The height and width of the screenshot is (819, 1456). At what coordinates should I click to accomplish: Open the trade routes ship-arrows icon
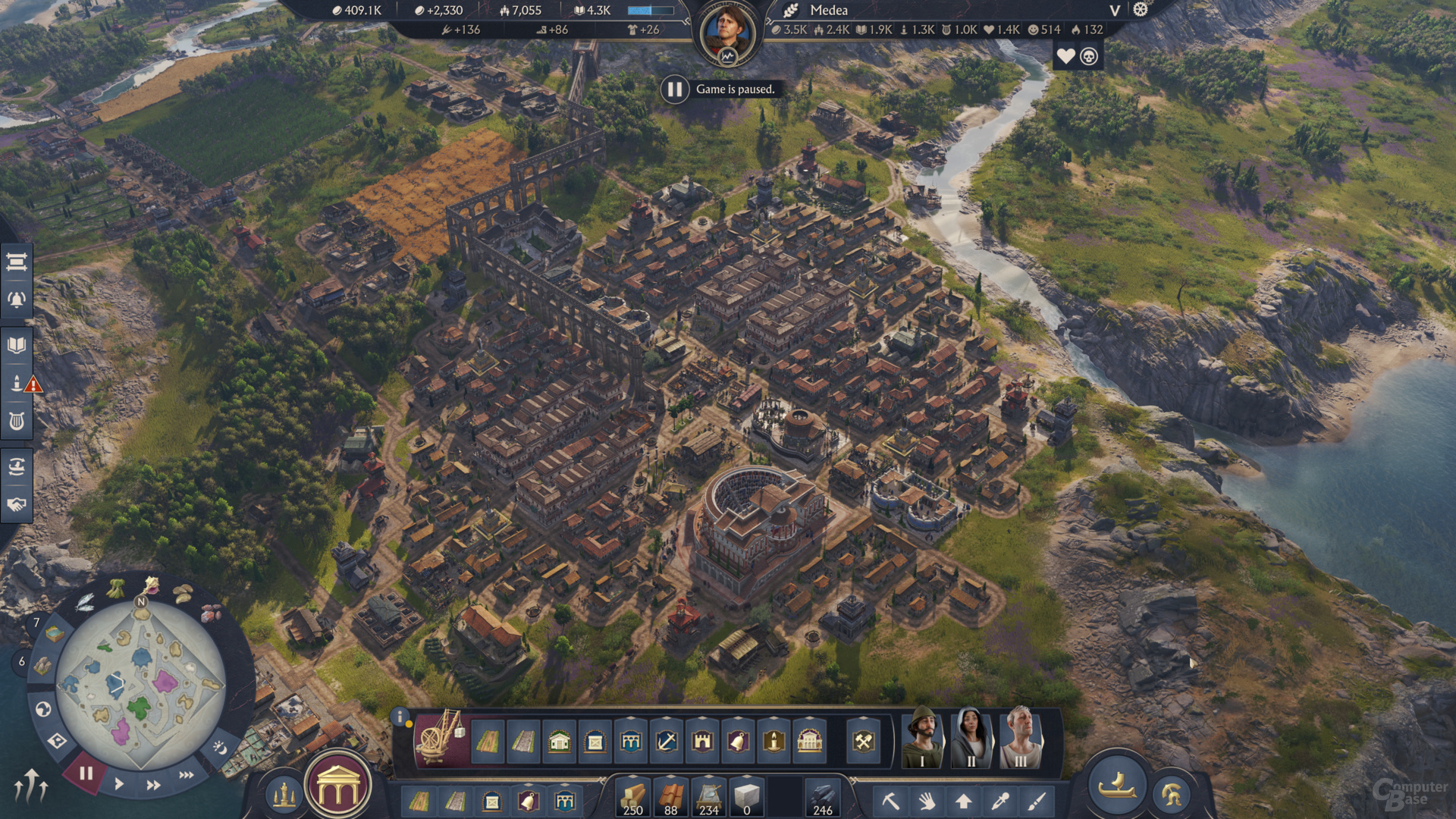[x=17, y=466]
